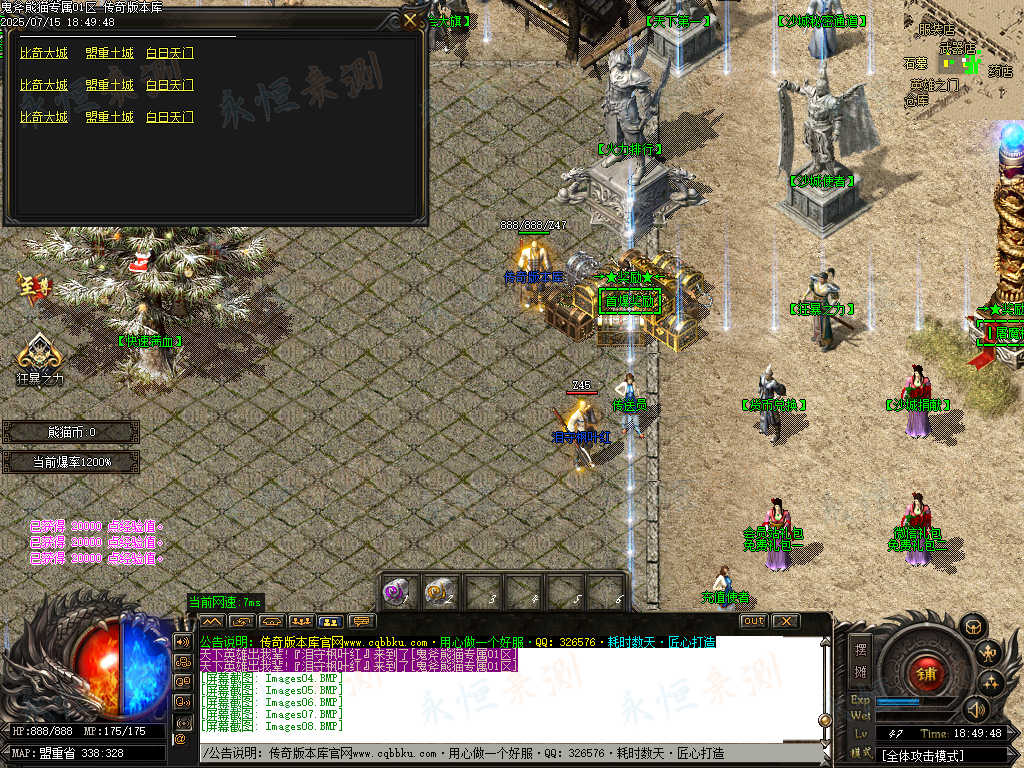
Task: Select the purple scroll hotbar slot
Action: pyautogui.click(x=398, y=592)
